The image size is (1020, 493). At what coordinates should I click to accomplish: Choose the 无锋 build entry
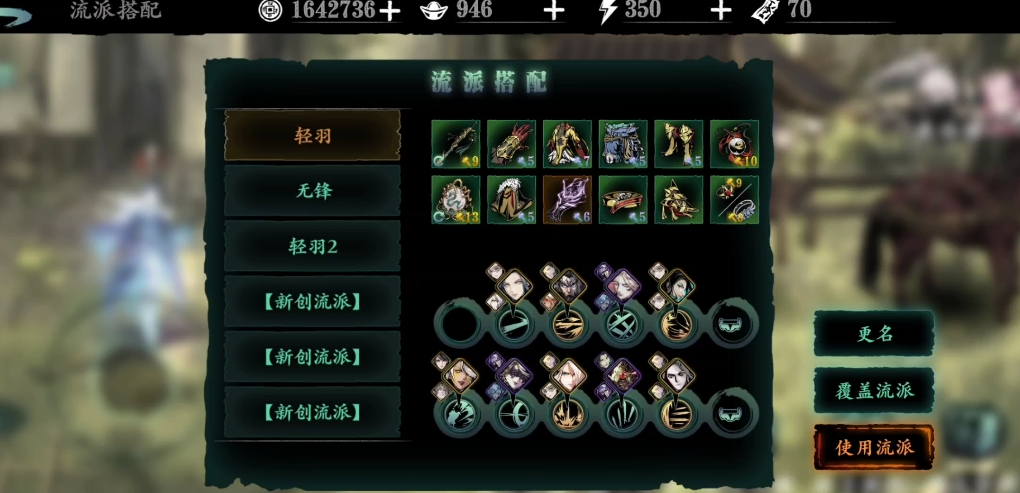[312, 190]
